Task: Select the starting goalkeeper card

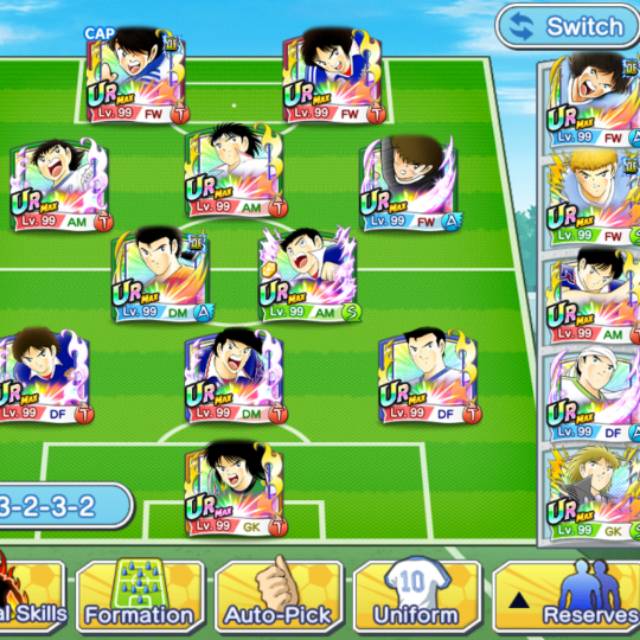Action: (x=235, y=488)
